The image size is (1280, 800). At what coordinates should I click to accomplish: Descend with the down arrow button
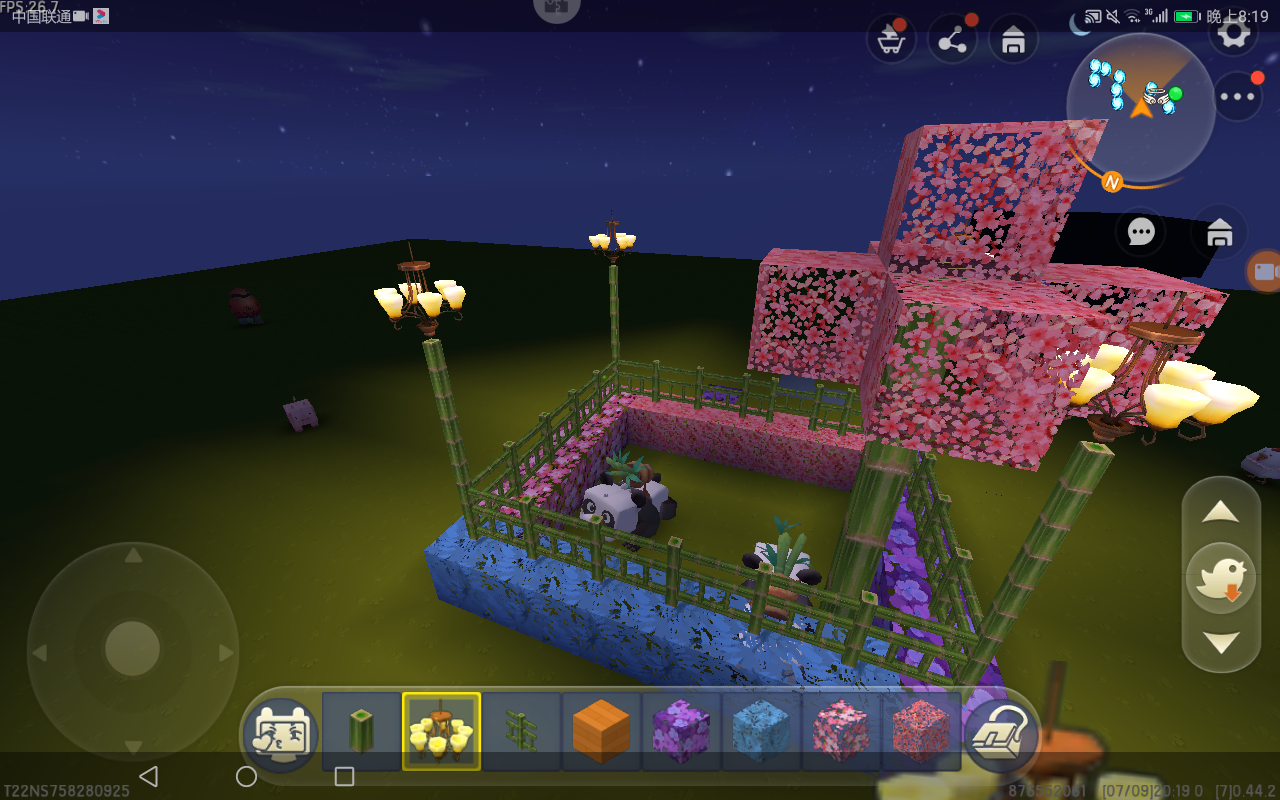click(x=1221, y=642)
